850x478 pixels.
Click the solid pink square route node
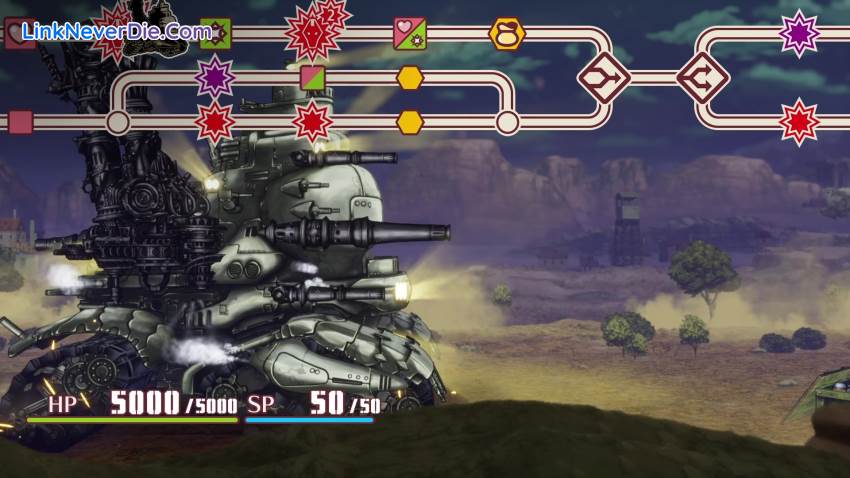point(20,122)
